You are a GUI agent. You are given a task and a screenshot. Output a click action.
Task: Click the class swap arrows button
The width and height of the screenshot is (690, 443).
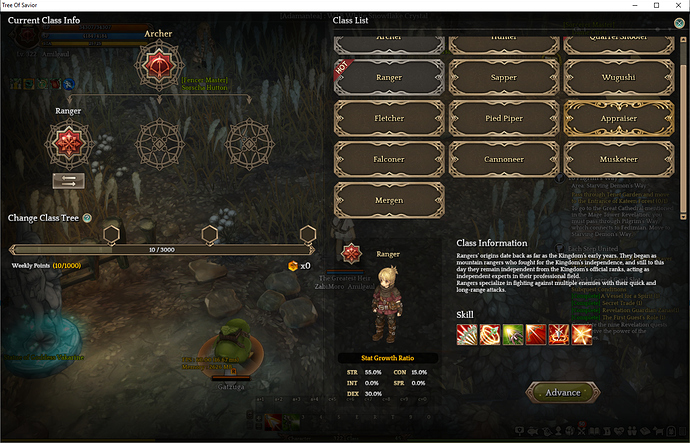(x=67, y=181)
